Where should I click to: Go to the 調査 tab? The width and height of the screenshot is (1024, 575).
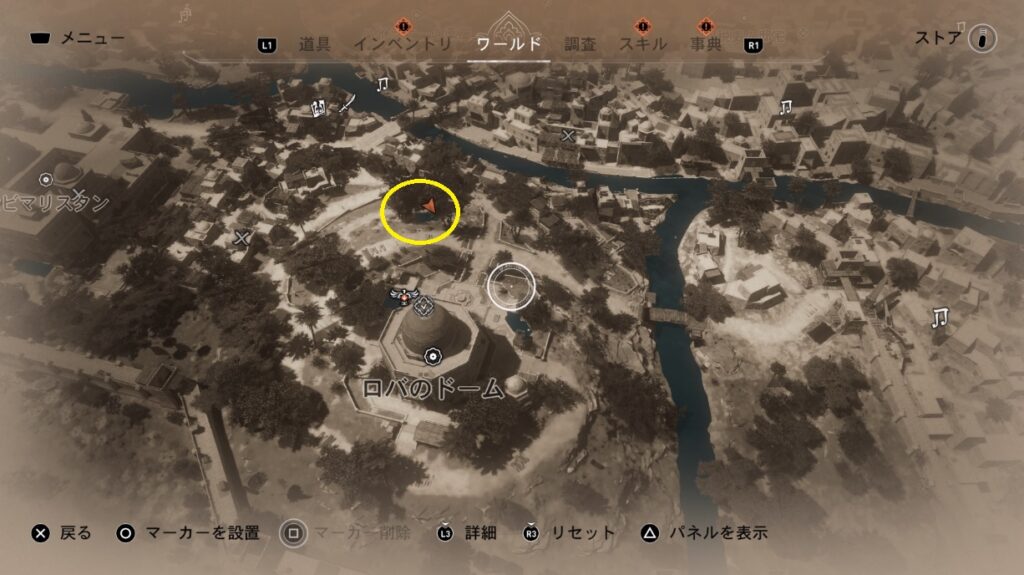click(580, 44)
